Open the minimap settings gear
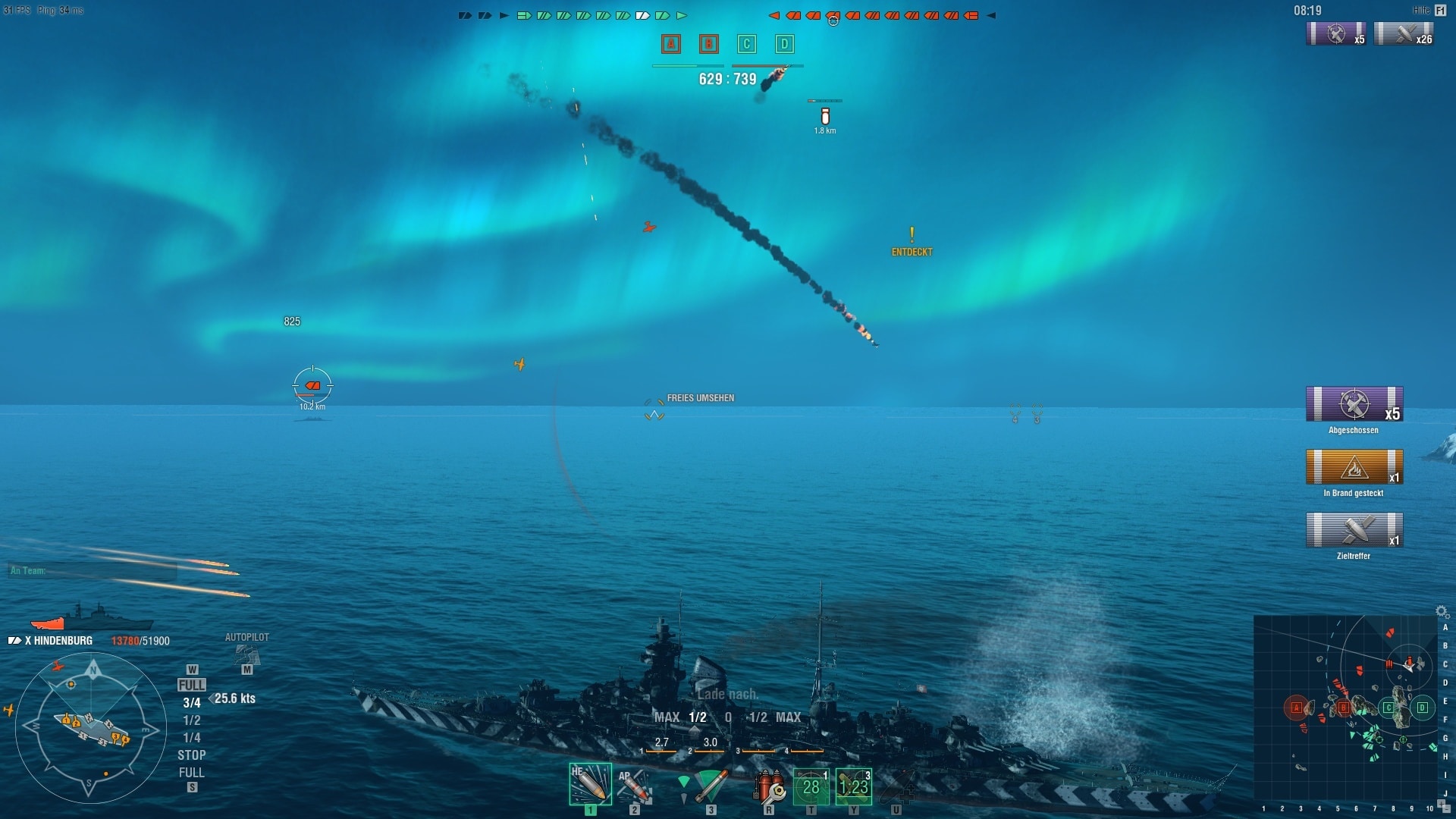Viewport: 1456px width, 819px height. (1442, 611)
